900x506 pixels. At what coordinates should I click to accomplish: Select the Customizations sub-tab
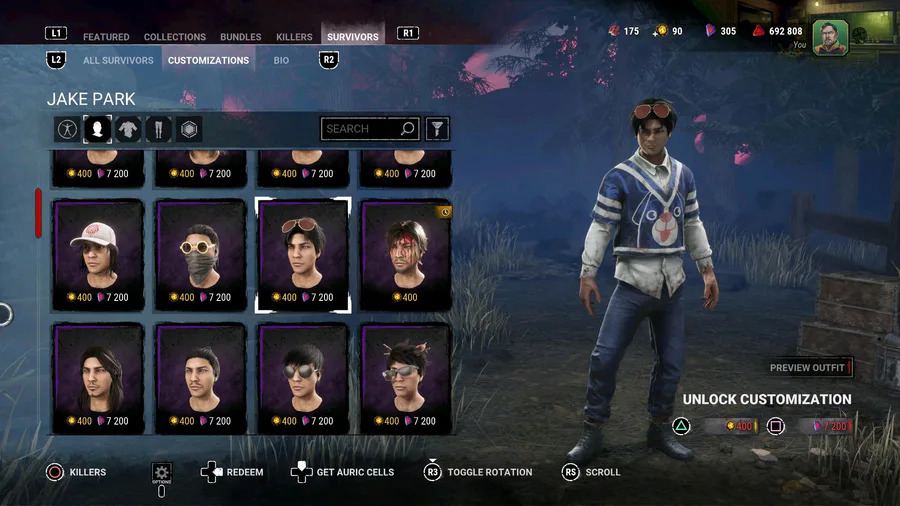click(208, 60)
